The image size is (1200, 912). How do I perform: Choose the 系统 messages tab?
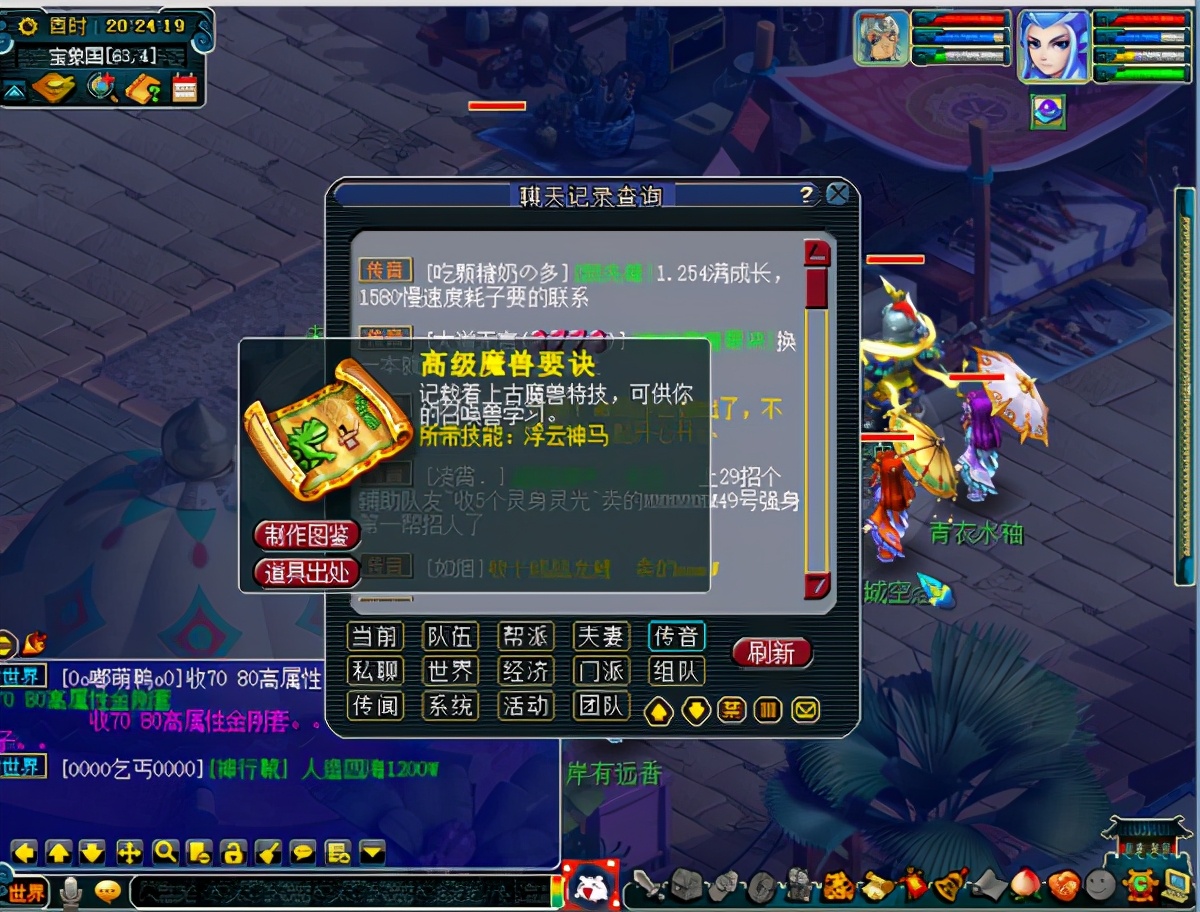tap(450, 706)
